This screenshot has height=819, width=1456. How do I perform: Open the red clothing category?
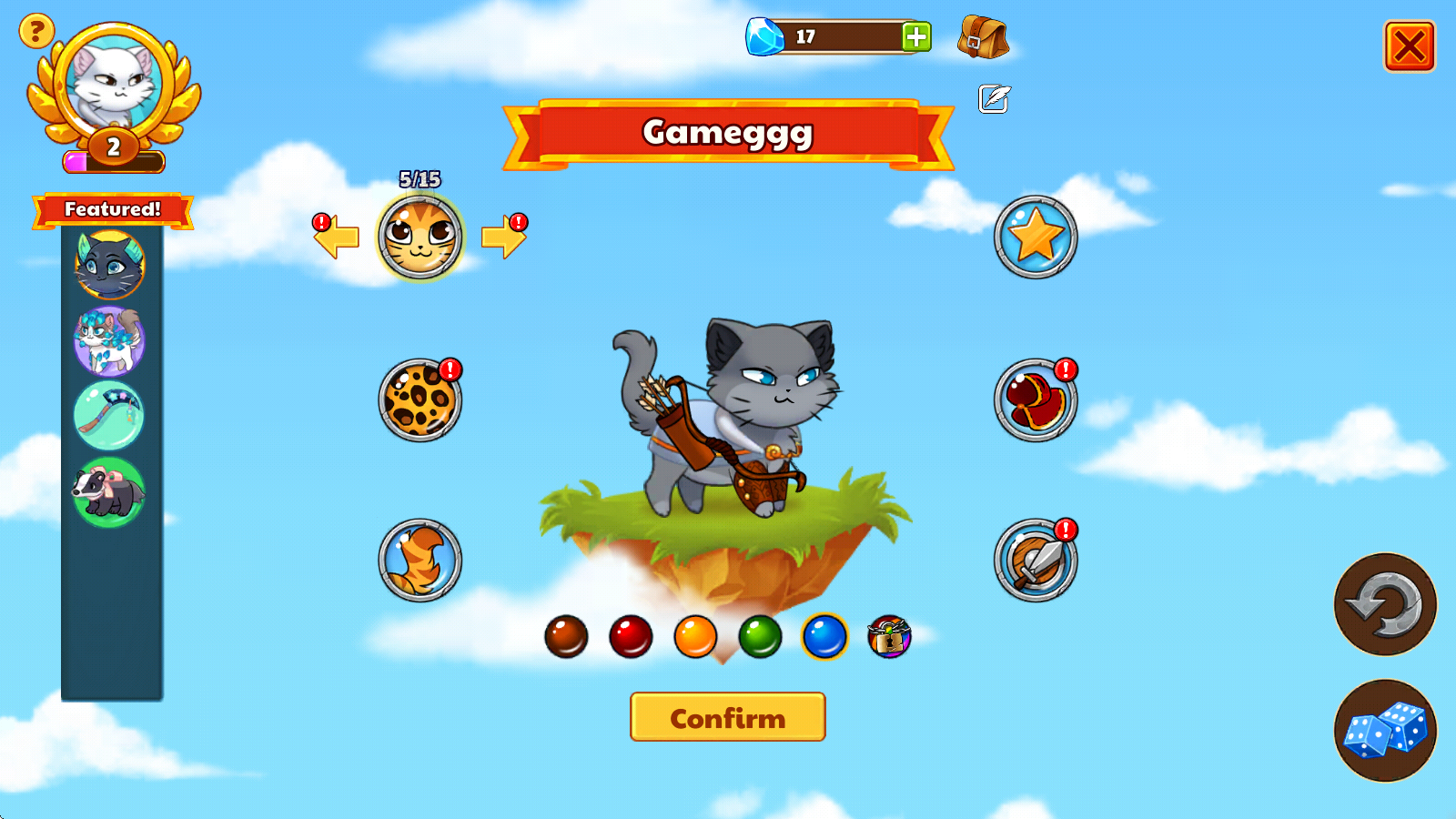[1036, 400]
